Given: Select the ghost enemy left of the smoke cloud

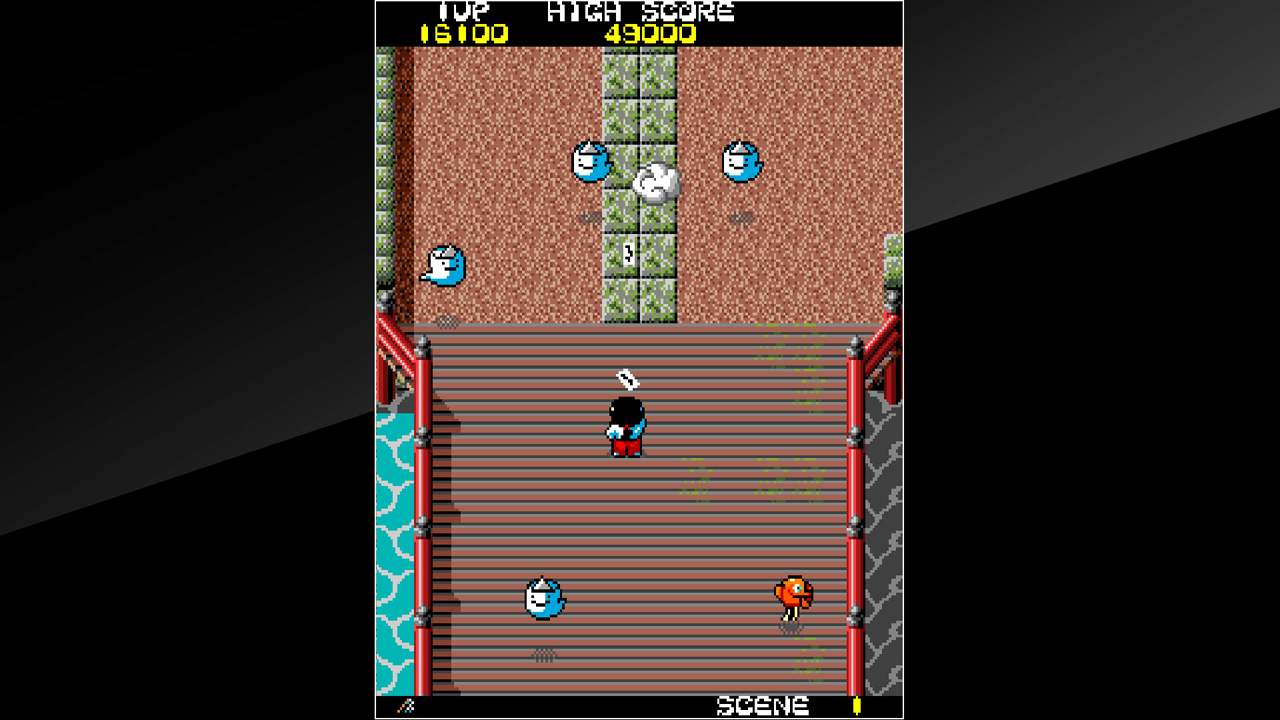Looking at the screenshot, I should pyautogui.click(x=590, y=162).
